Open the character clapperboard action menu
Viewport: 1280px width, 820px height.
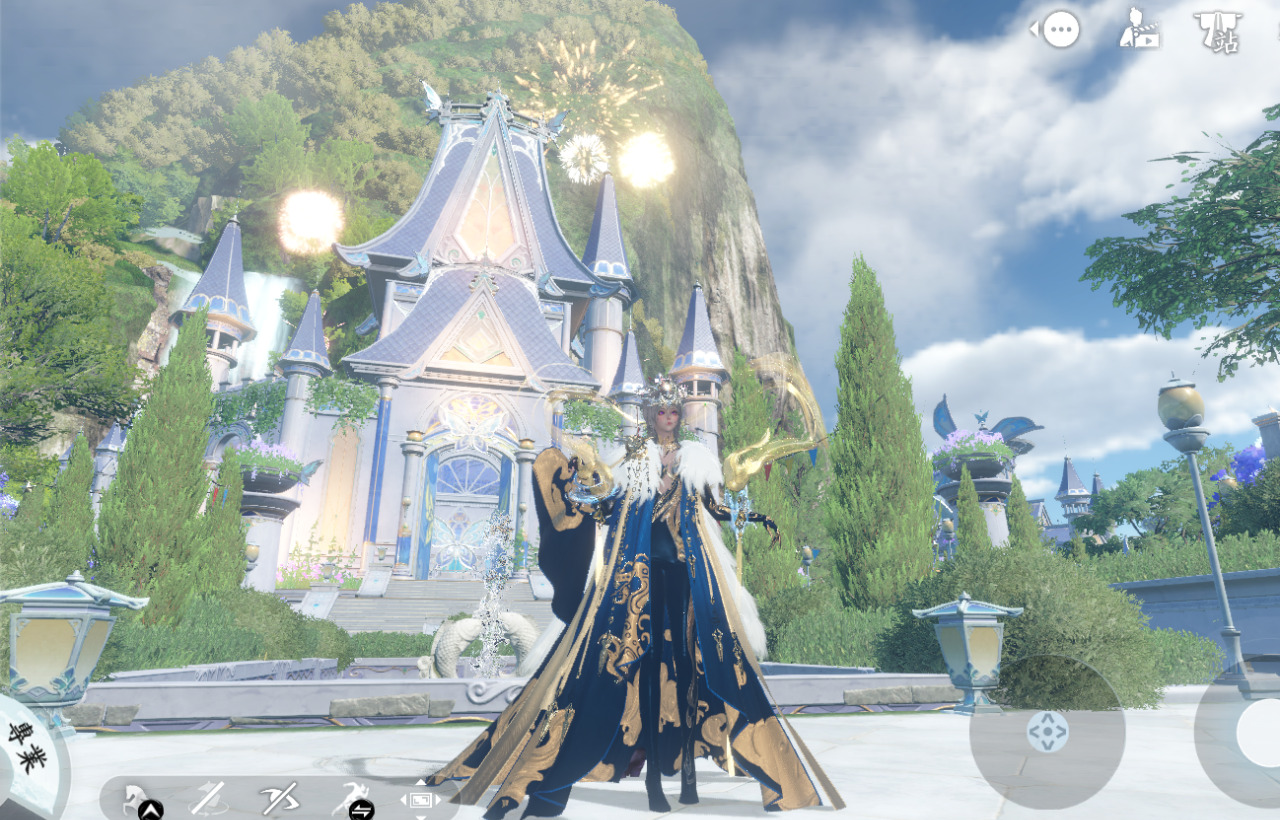(x=1139, y=28)
